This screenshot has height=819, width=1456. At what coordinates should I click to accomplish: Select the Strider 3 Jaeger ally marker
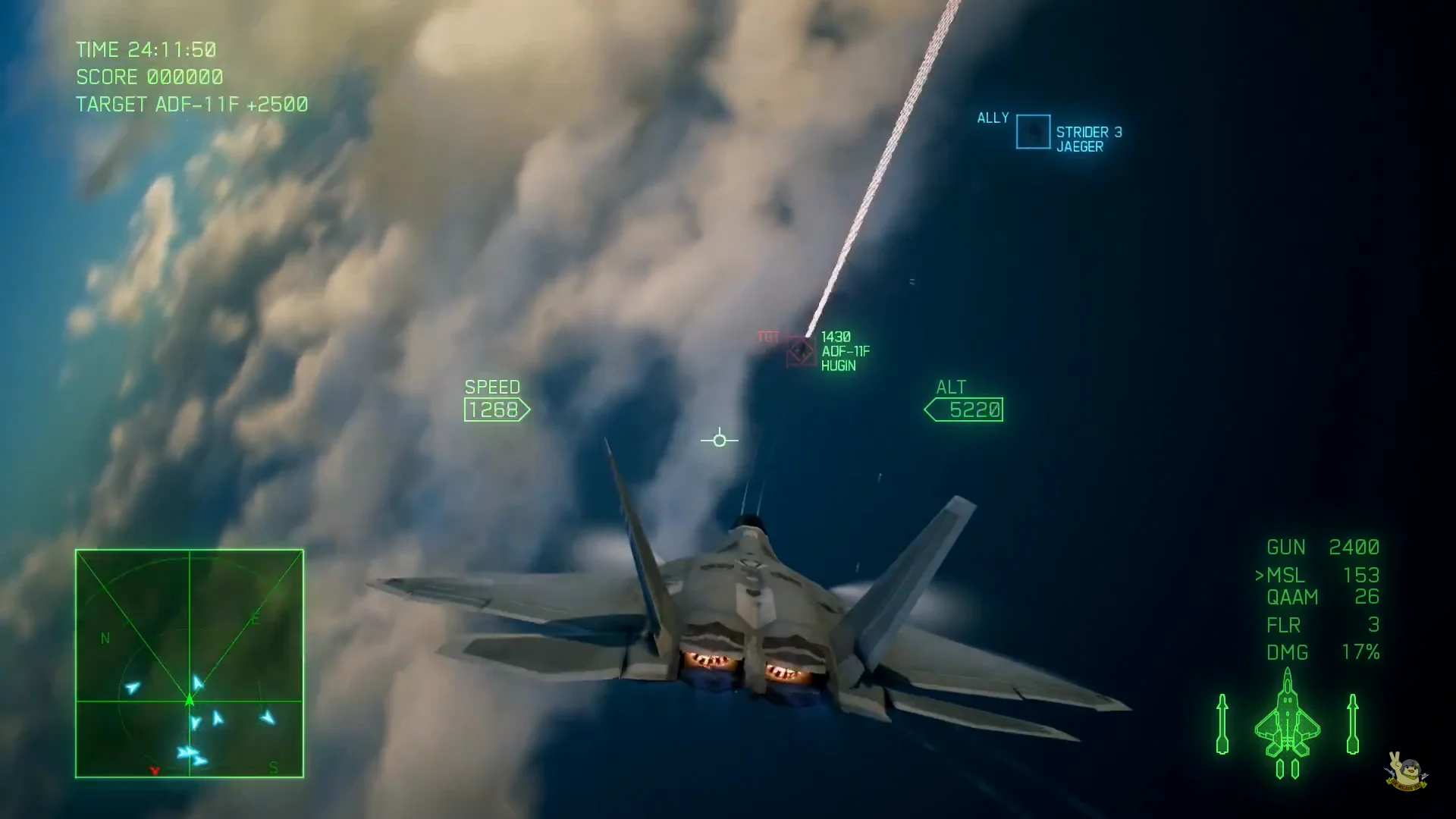coord(1033,132)
